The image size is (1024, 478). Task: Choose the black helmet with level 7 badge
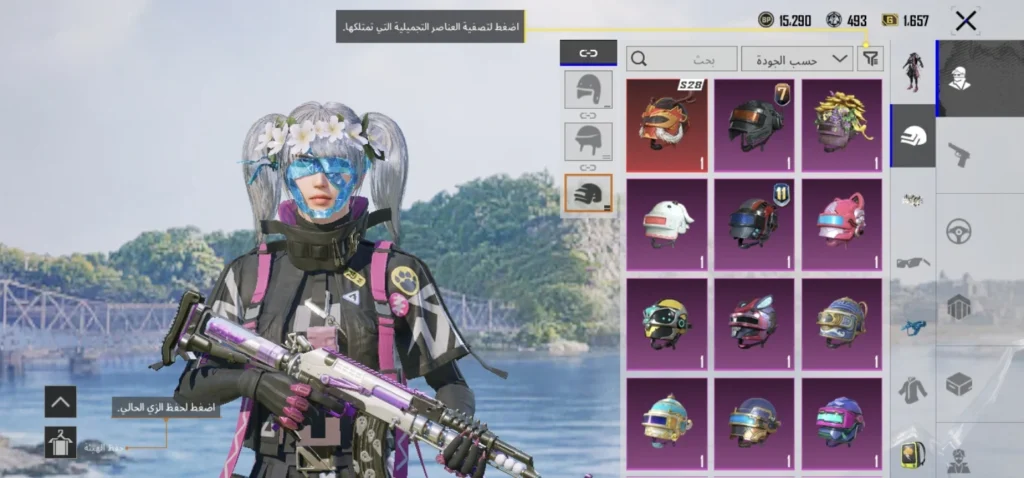(x=754, y=126)
